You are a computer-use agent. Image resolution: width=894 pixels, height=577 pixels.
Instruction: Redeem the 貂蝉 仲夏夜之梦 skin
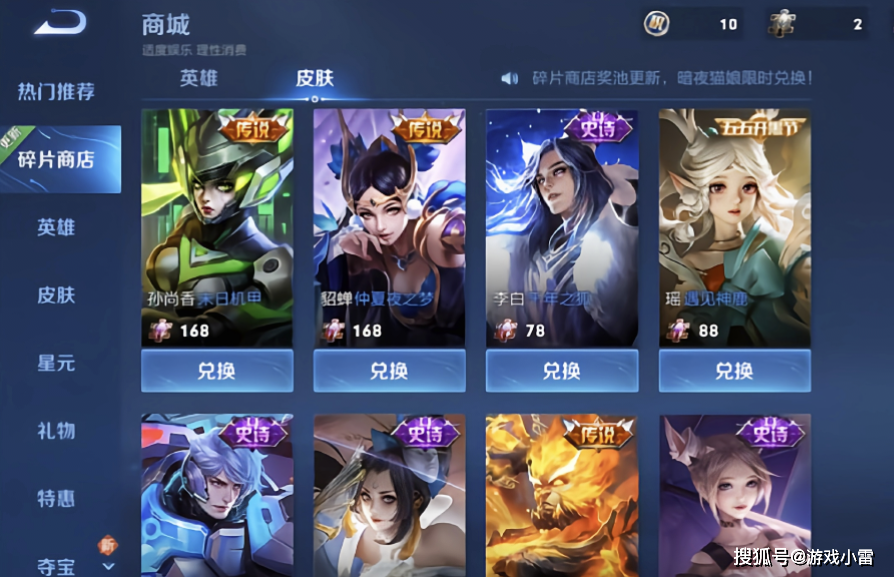(x=389, y=371)
